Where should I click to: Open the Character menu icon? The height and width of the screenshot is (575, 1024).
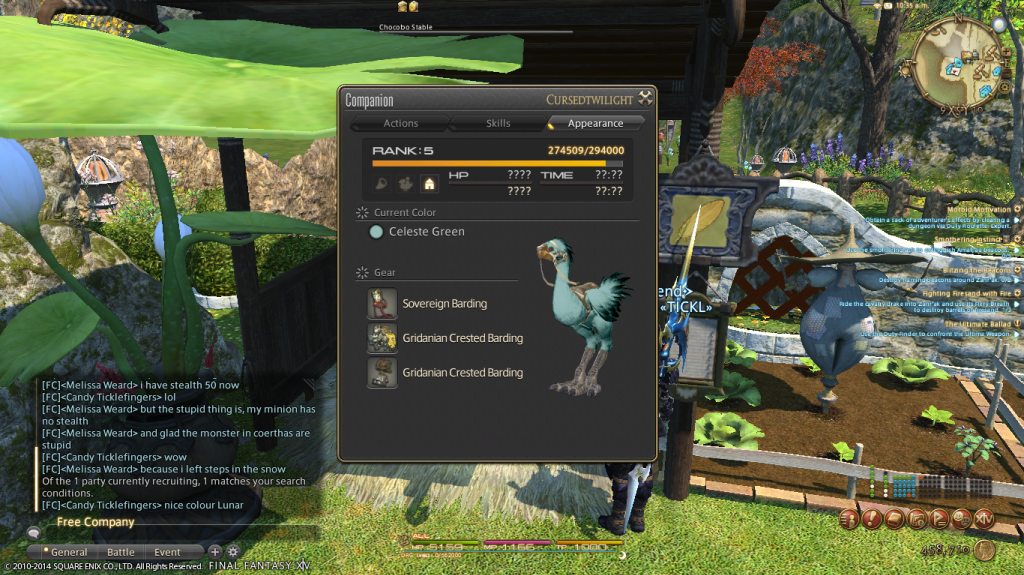850,518
